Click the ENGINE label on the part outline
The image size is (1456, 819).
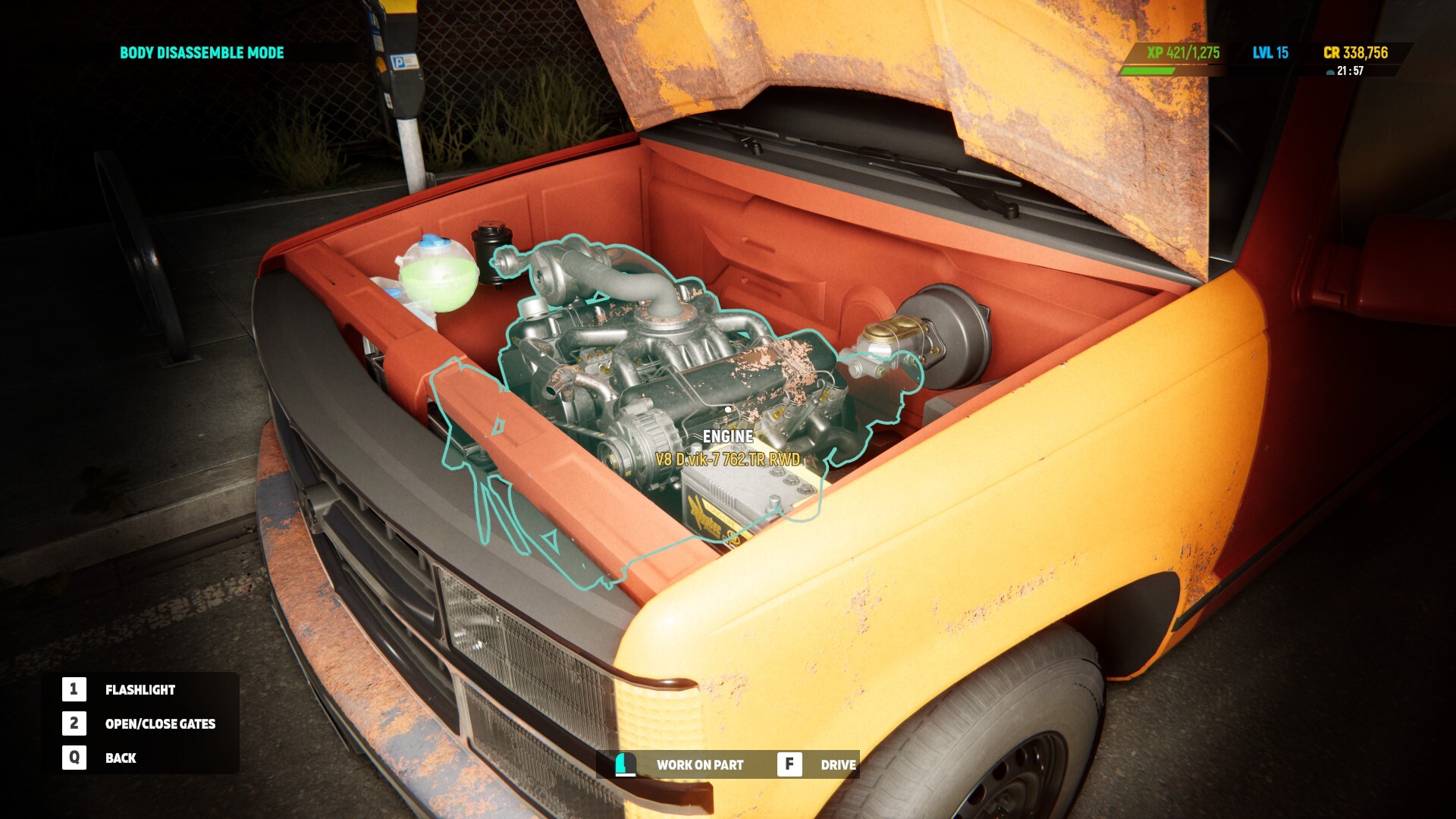click(x=727, y=437)
